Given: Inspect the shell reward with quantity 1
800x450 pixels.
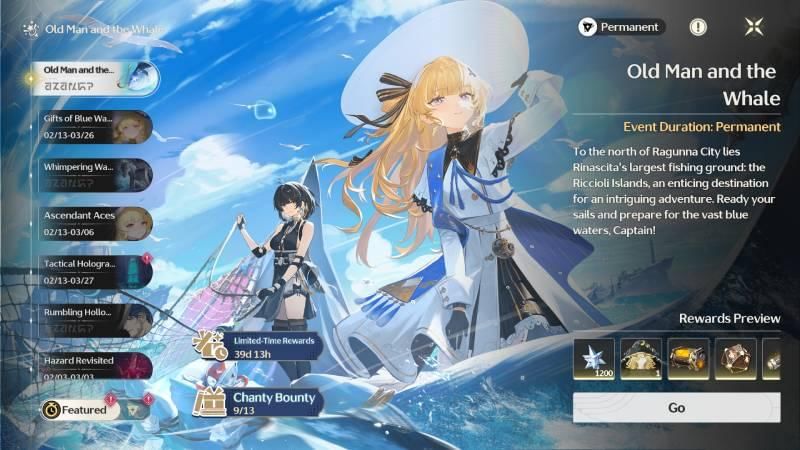Looking at the screenshot, I should point(642,359).
